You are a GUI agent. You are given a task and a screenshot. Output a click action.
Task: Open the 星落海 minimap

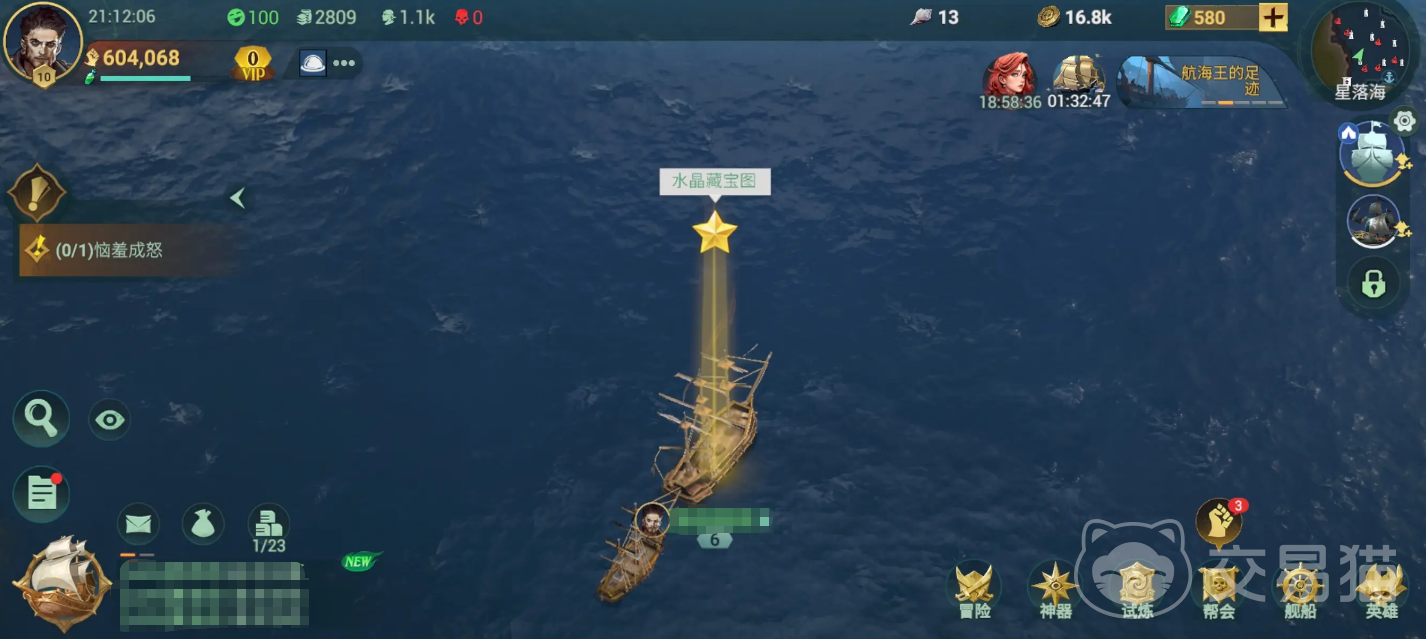pyautogui.click(x=1361, y=50)
